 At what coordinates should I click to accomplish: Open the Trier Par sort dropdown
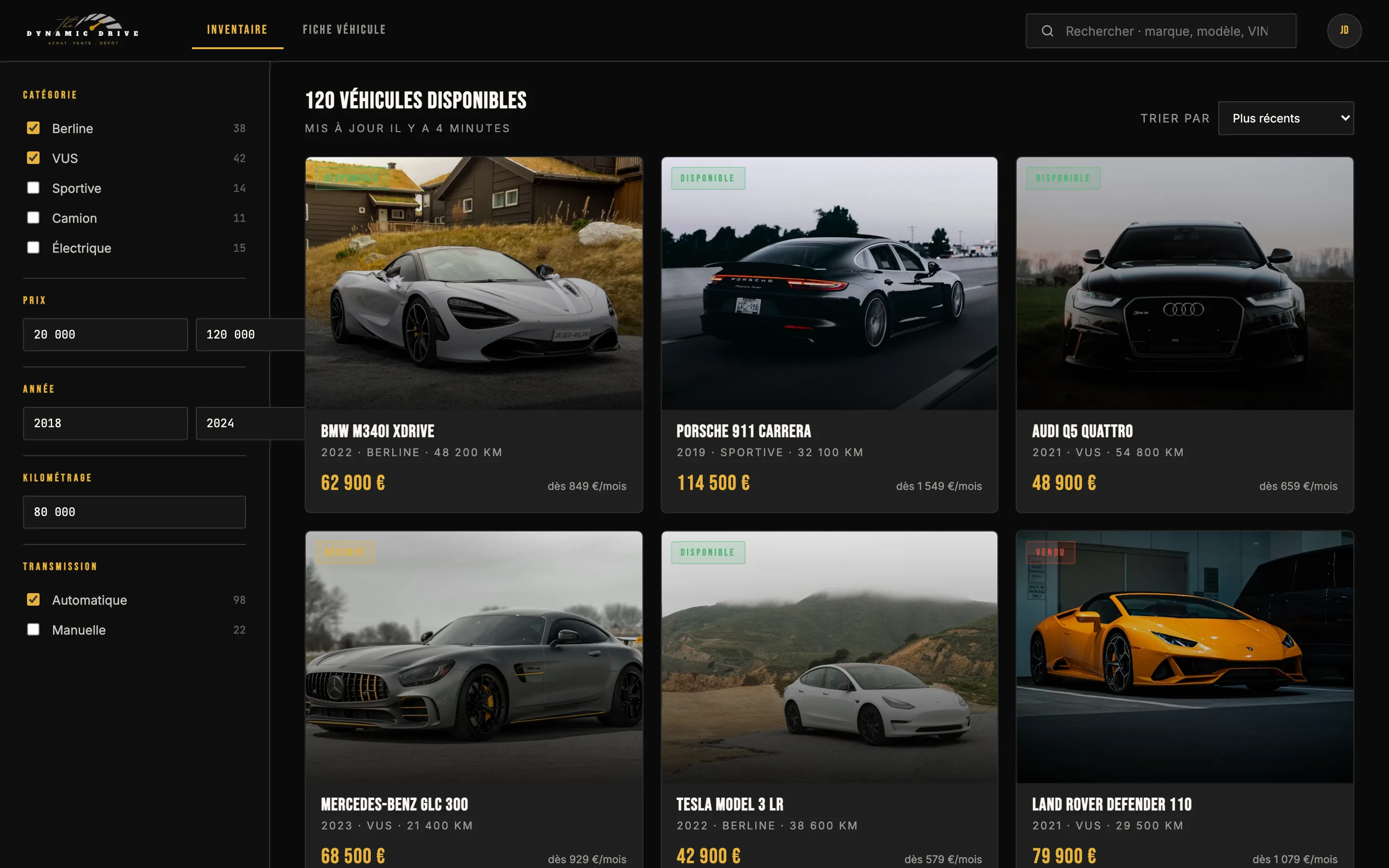pos(1285,118)
